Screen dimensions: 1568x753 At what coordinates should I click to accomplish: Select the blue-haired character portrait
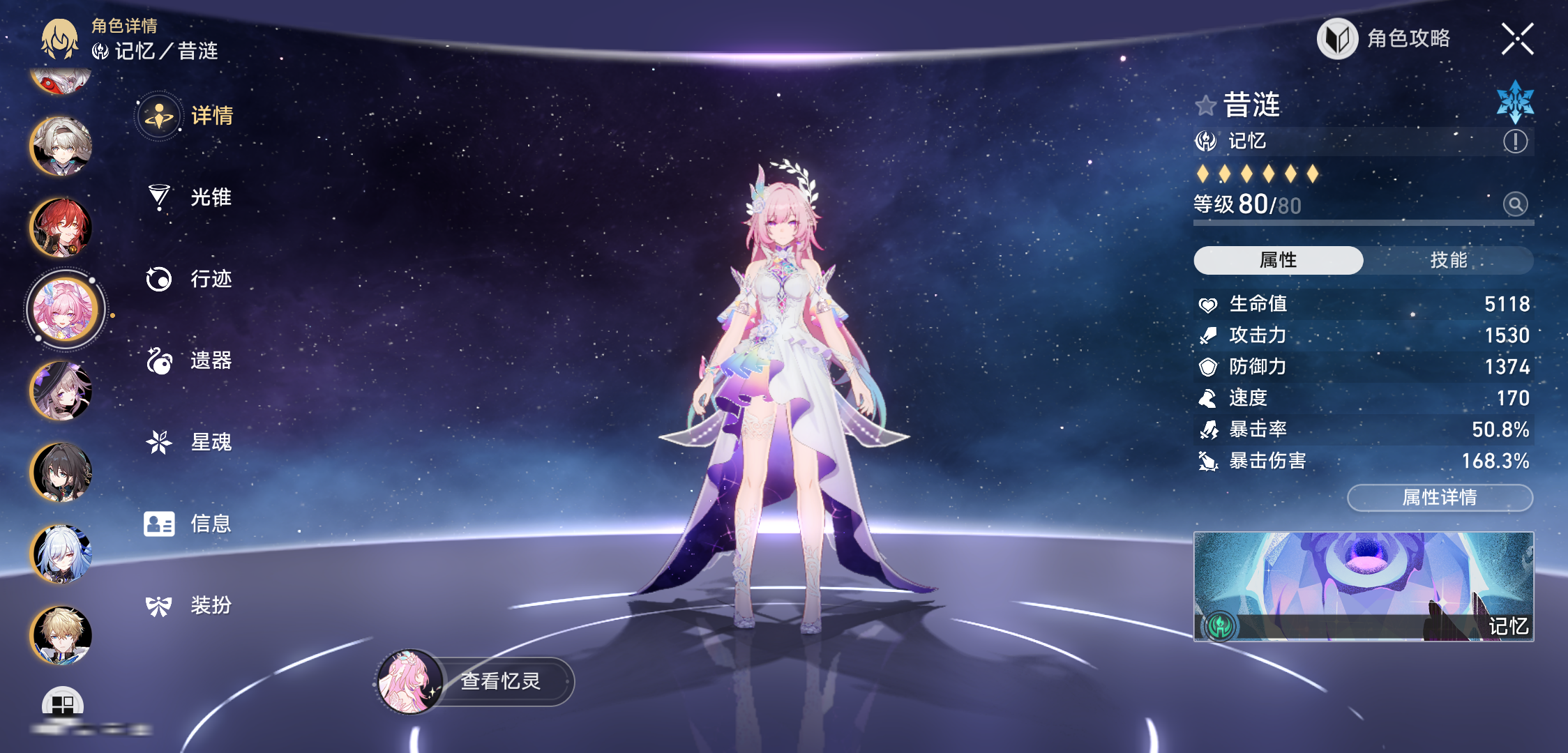point(61,554)
